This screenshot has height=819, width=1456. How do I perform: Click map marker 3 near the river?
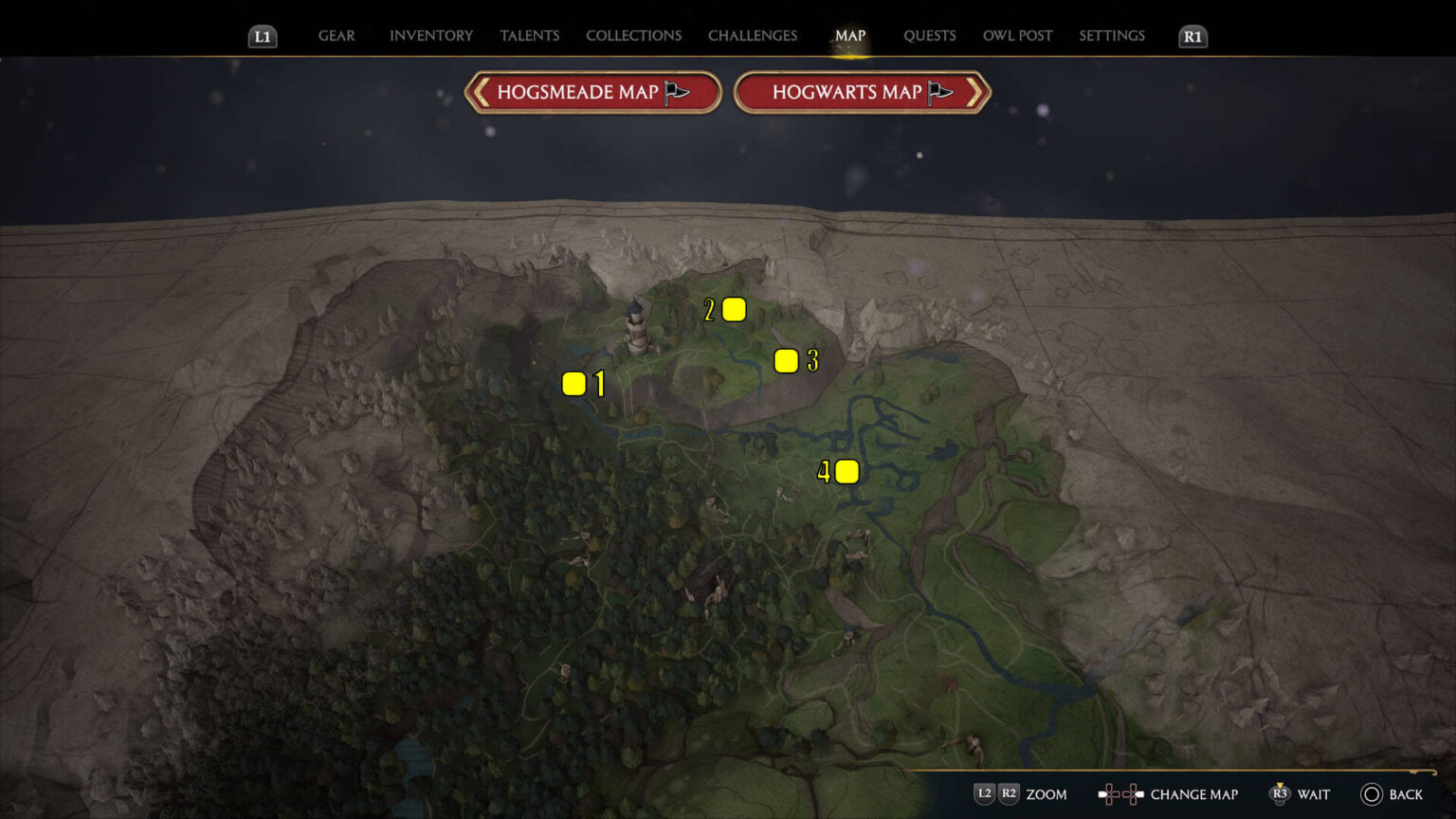point(786,360)
